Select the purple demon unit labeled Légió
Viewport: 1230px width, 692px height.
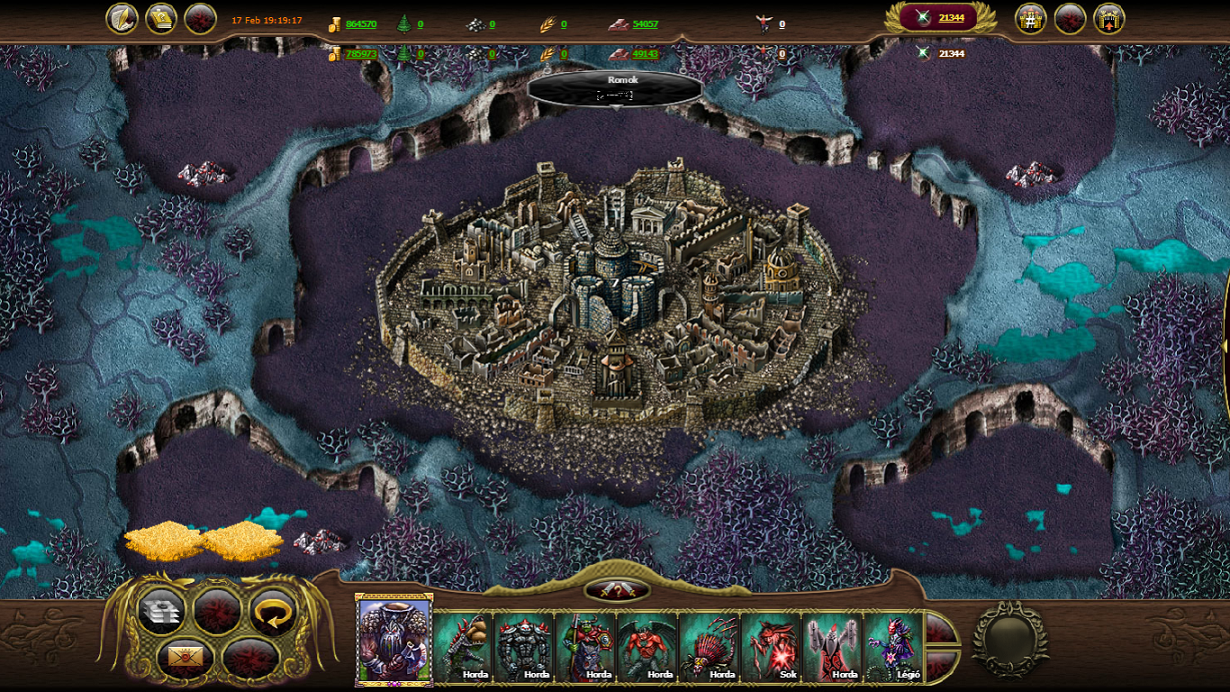[x=894, y=647]
